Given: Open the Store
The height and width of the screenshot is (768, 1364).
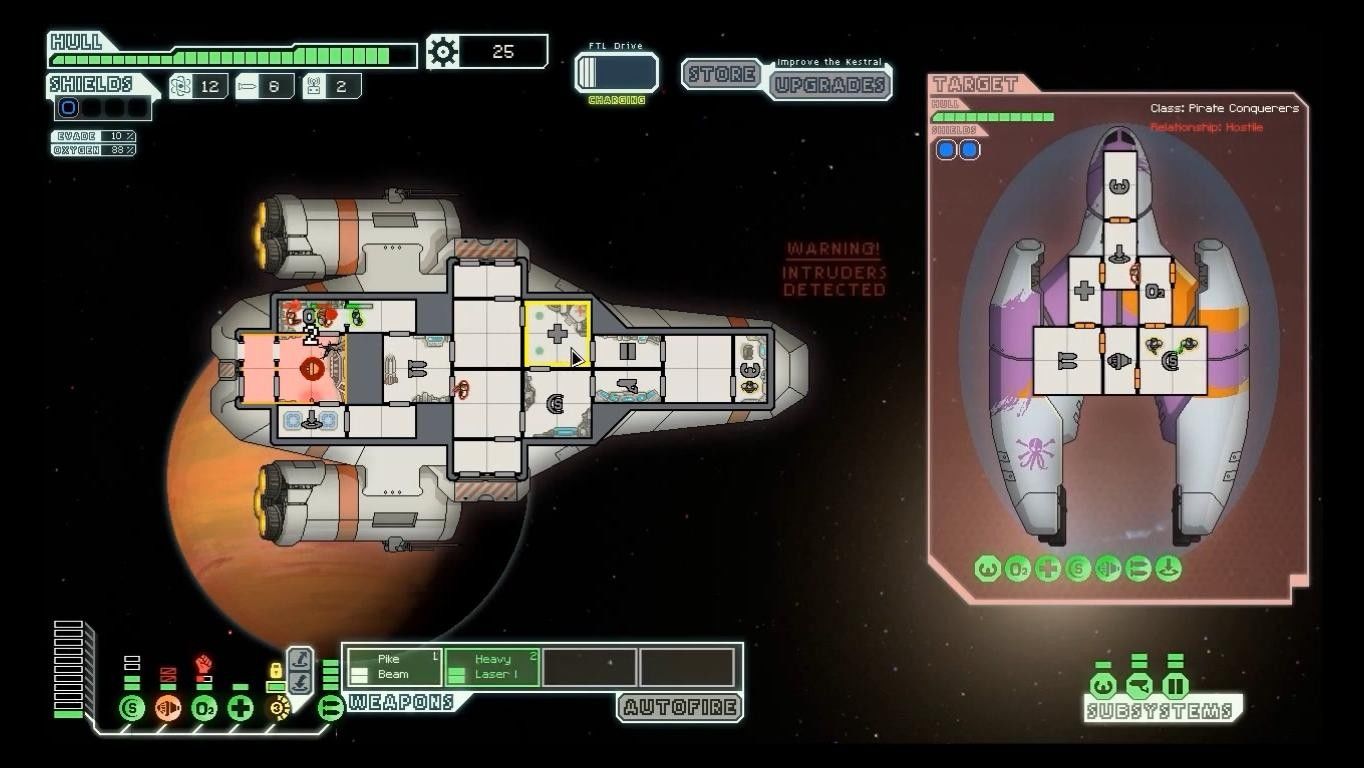Looking at the screenshot, I should click(720, 74).
